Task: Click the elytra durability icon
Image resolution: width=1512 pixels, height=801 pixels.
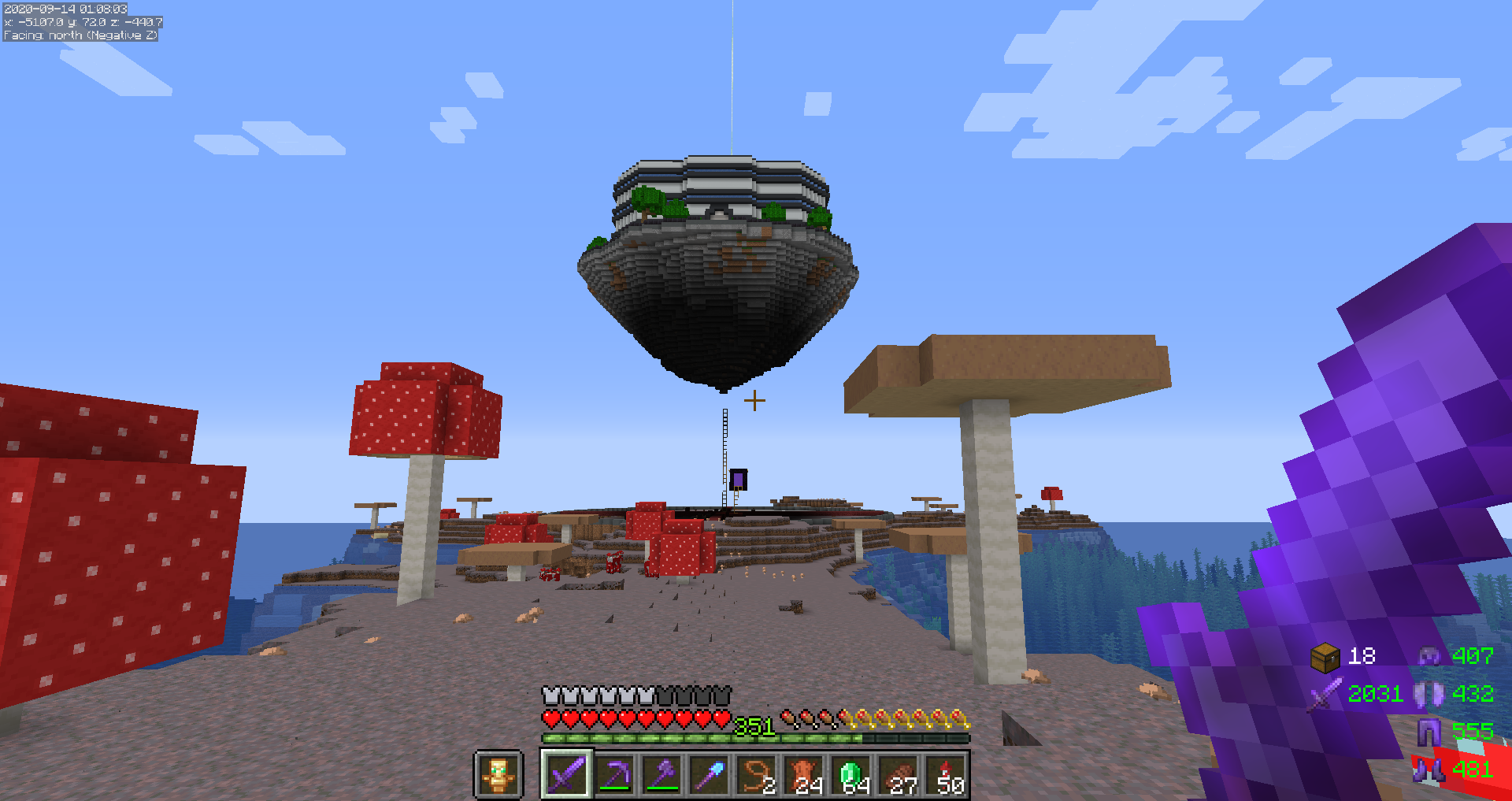Action: coord(1429,694)
